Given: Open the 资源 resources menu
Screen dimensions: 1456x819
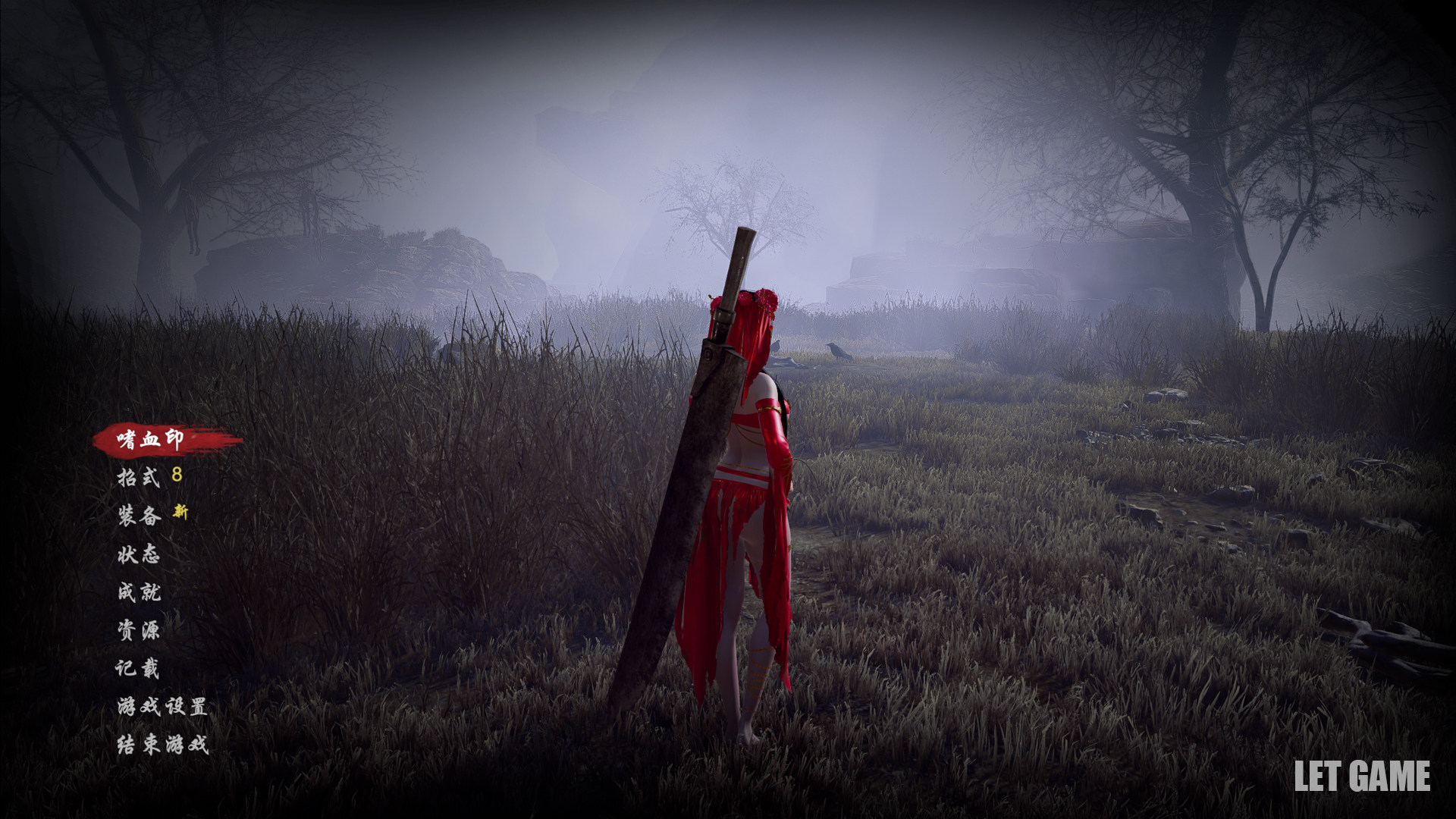Looking at the screenshot, I should pyautogui.click(x=139, y=630).
